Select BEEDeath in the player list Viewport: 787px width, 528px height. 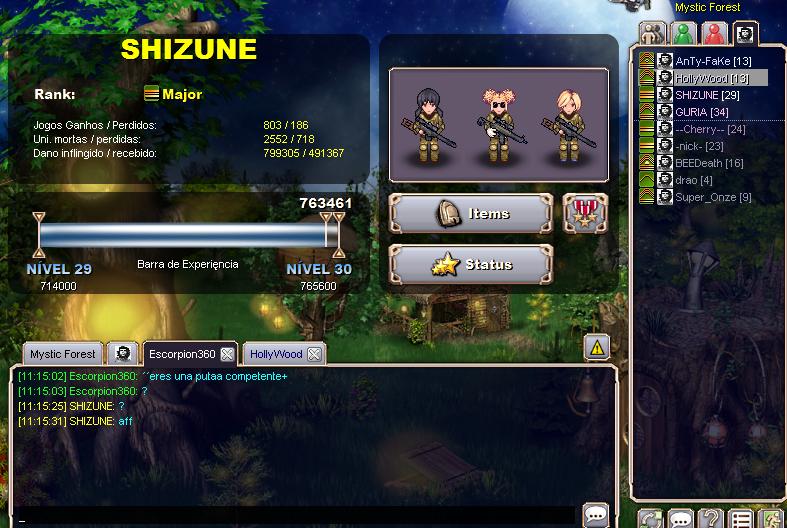[x=709, y=163]
